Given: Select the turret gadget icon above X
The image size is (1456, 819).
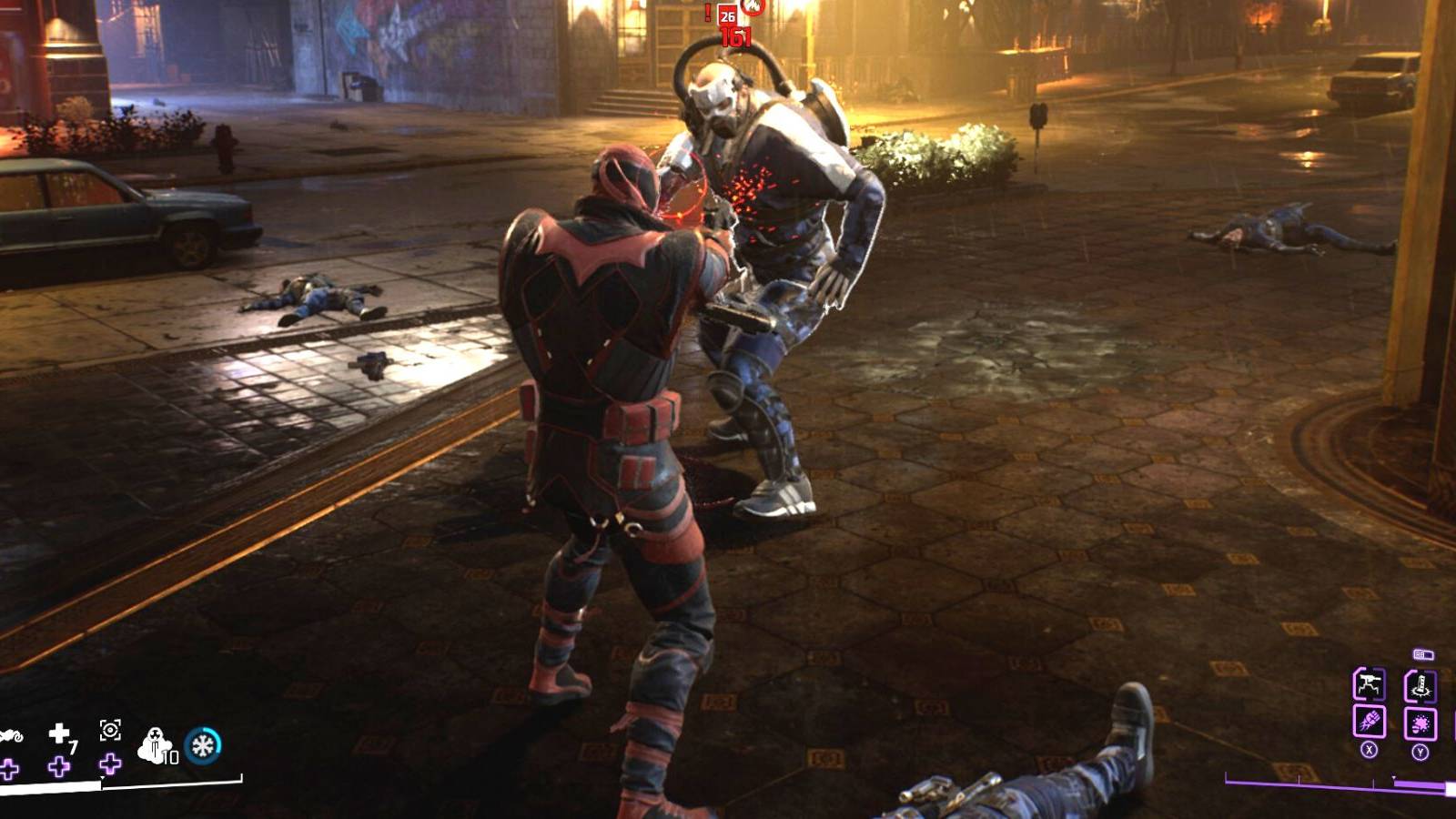Looking at the screenshot, I should 1369,683.
